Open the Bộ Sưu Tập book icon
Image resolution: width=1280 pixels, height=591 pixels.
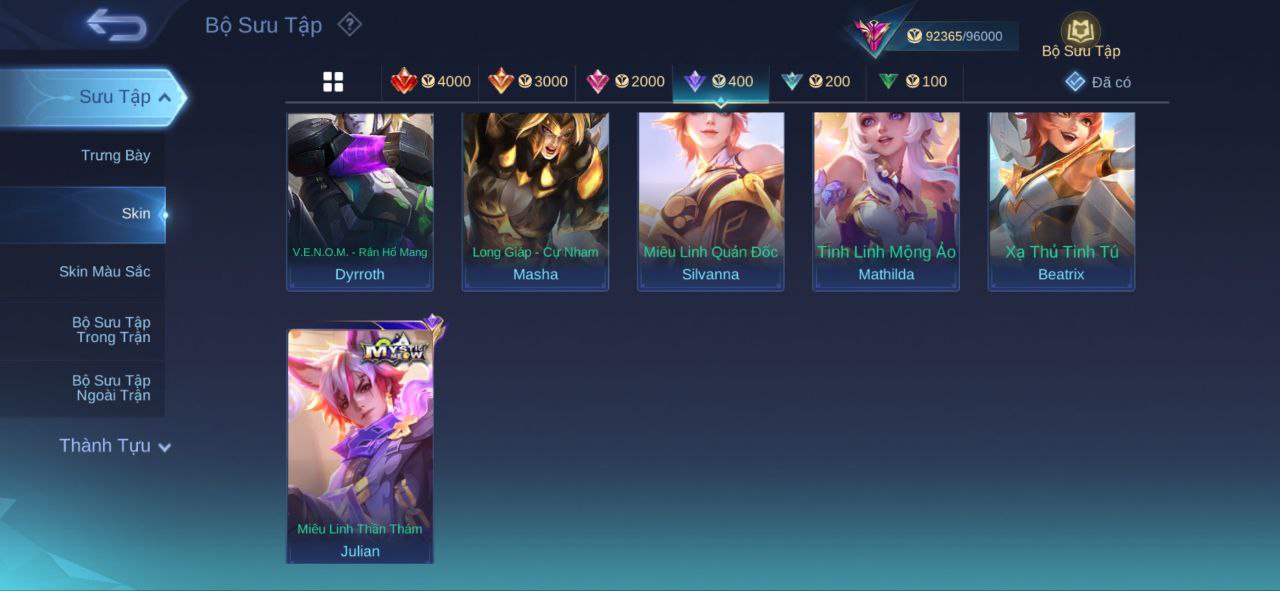[x=1080, y=33]
